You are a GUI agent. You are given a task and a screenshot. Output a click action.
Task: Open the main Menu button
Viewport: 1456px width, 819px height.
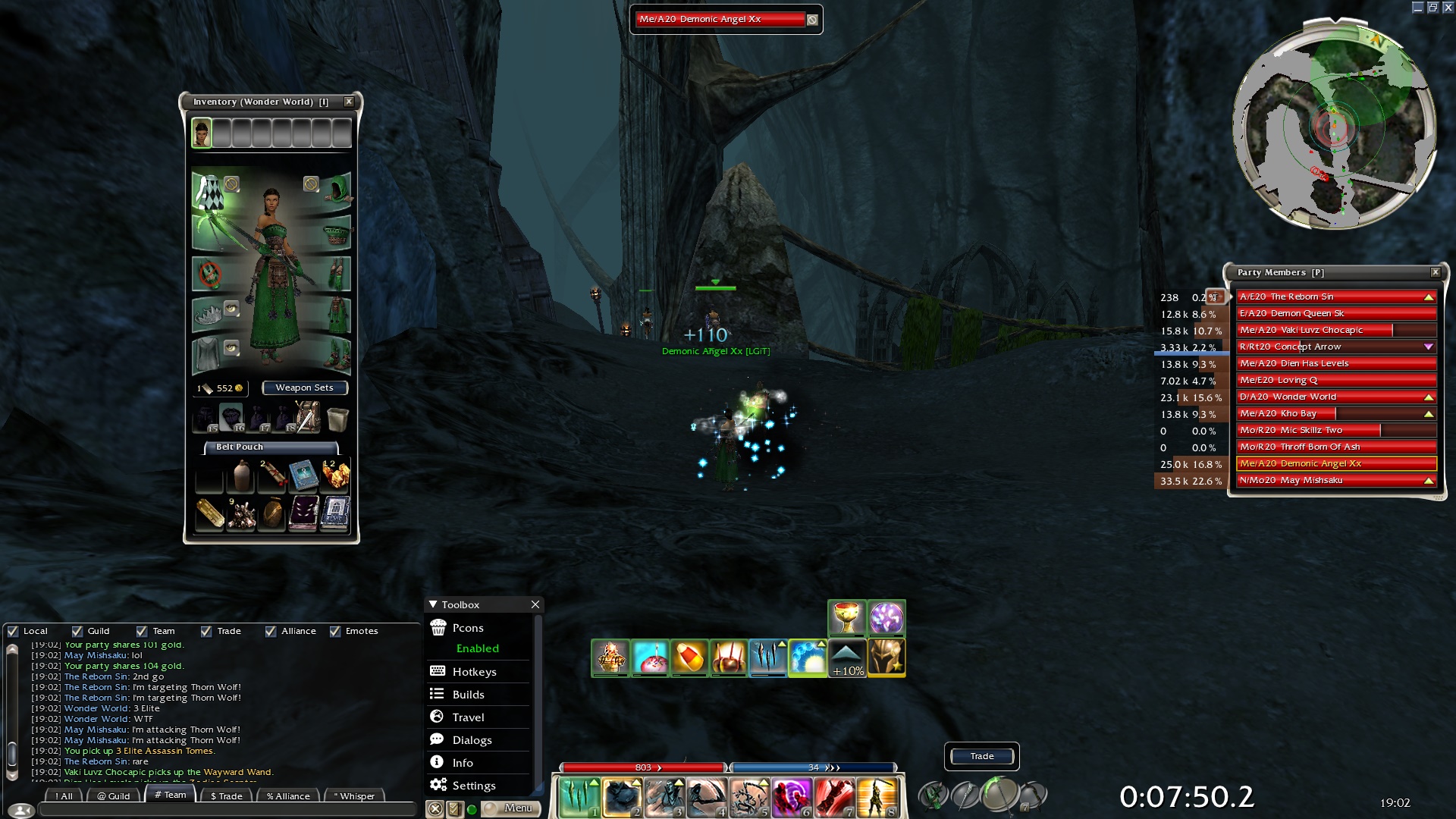pyautogui.click(x=512, y=808)
